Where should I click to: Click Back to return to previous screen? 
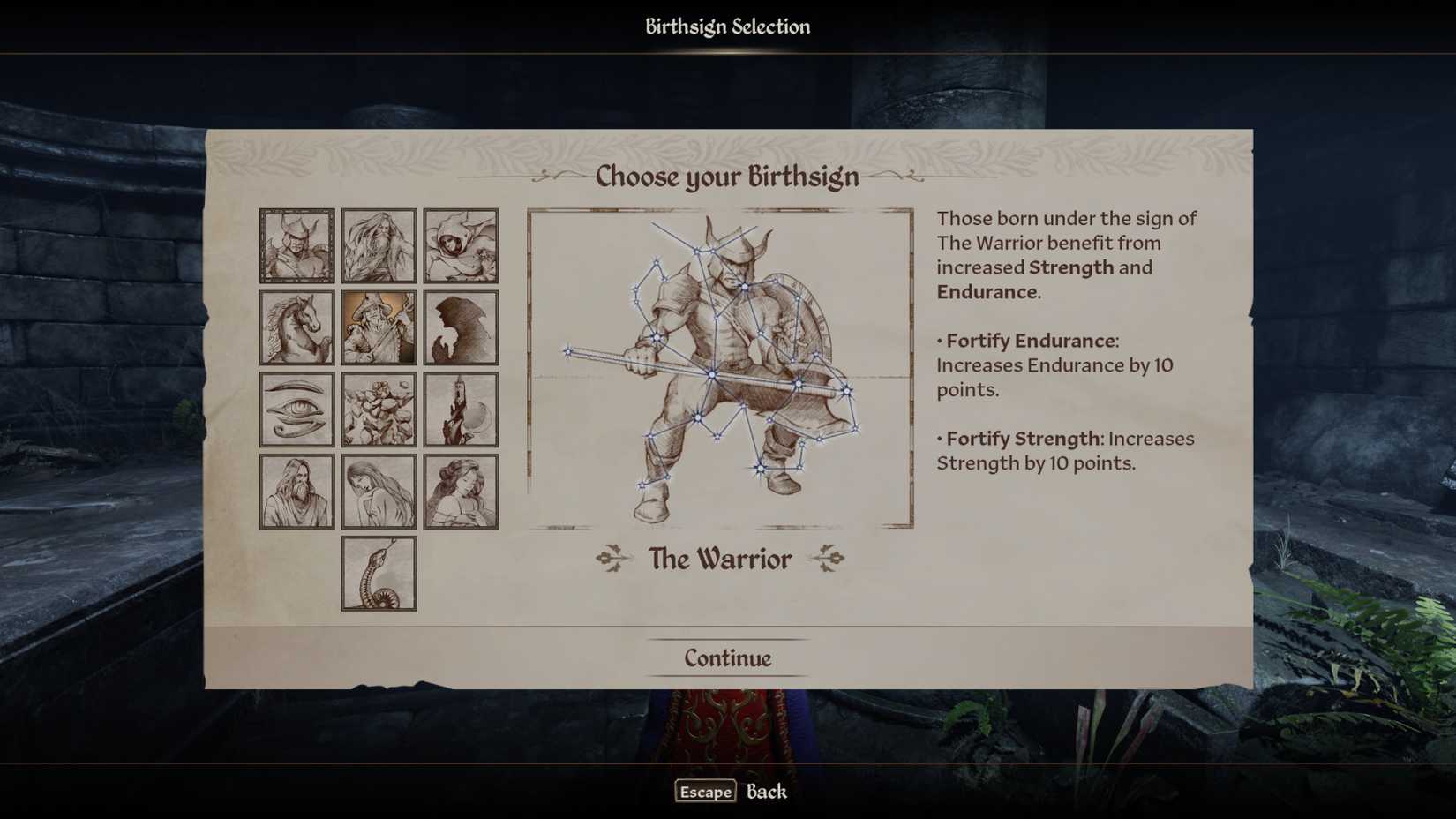pyautogui.click(x=767, y=793)
